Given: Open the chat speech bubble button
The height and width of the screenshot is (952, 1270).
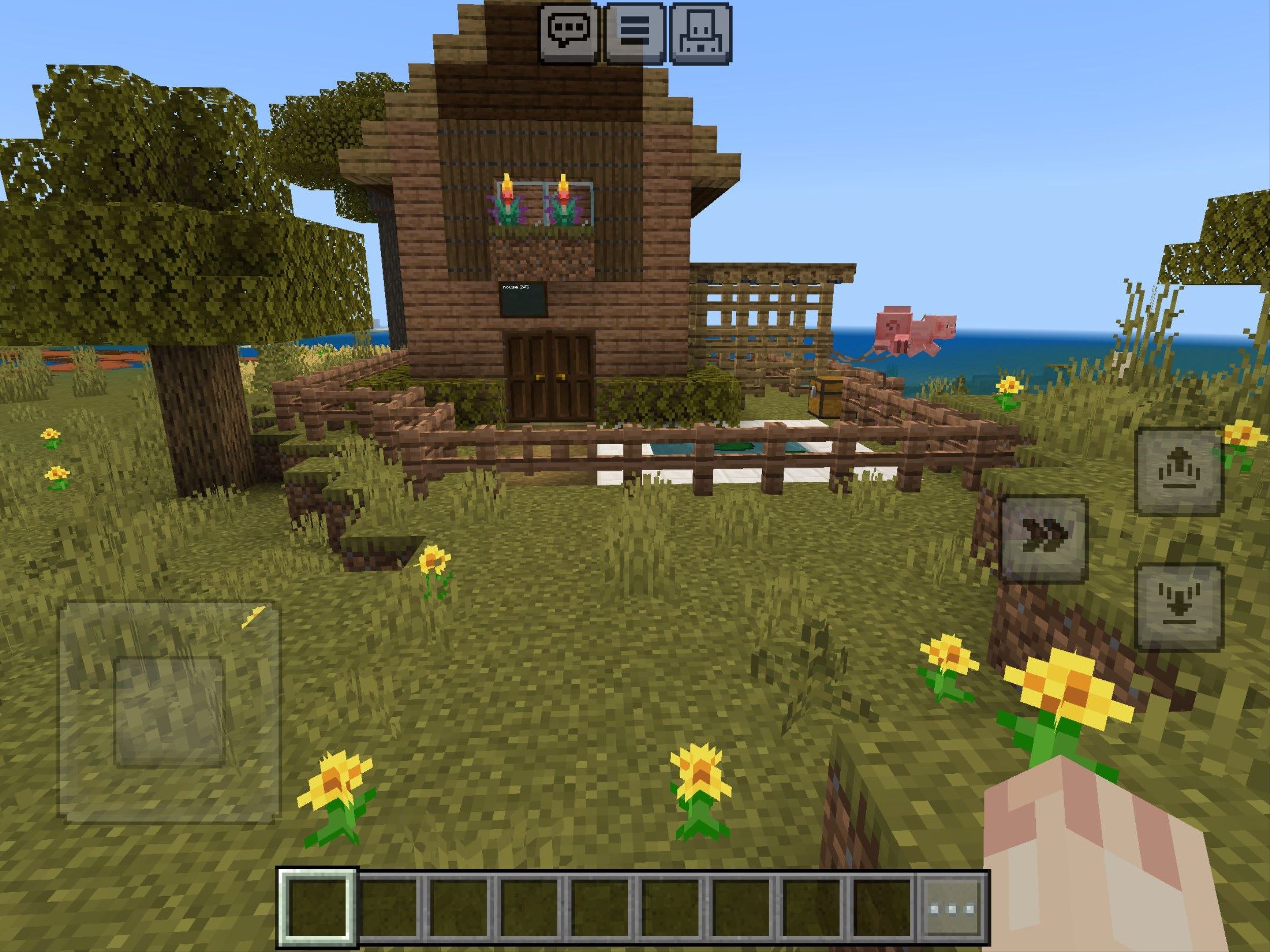Looking at the screenshot, I should 568,32.
